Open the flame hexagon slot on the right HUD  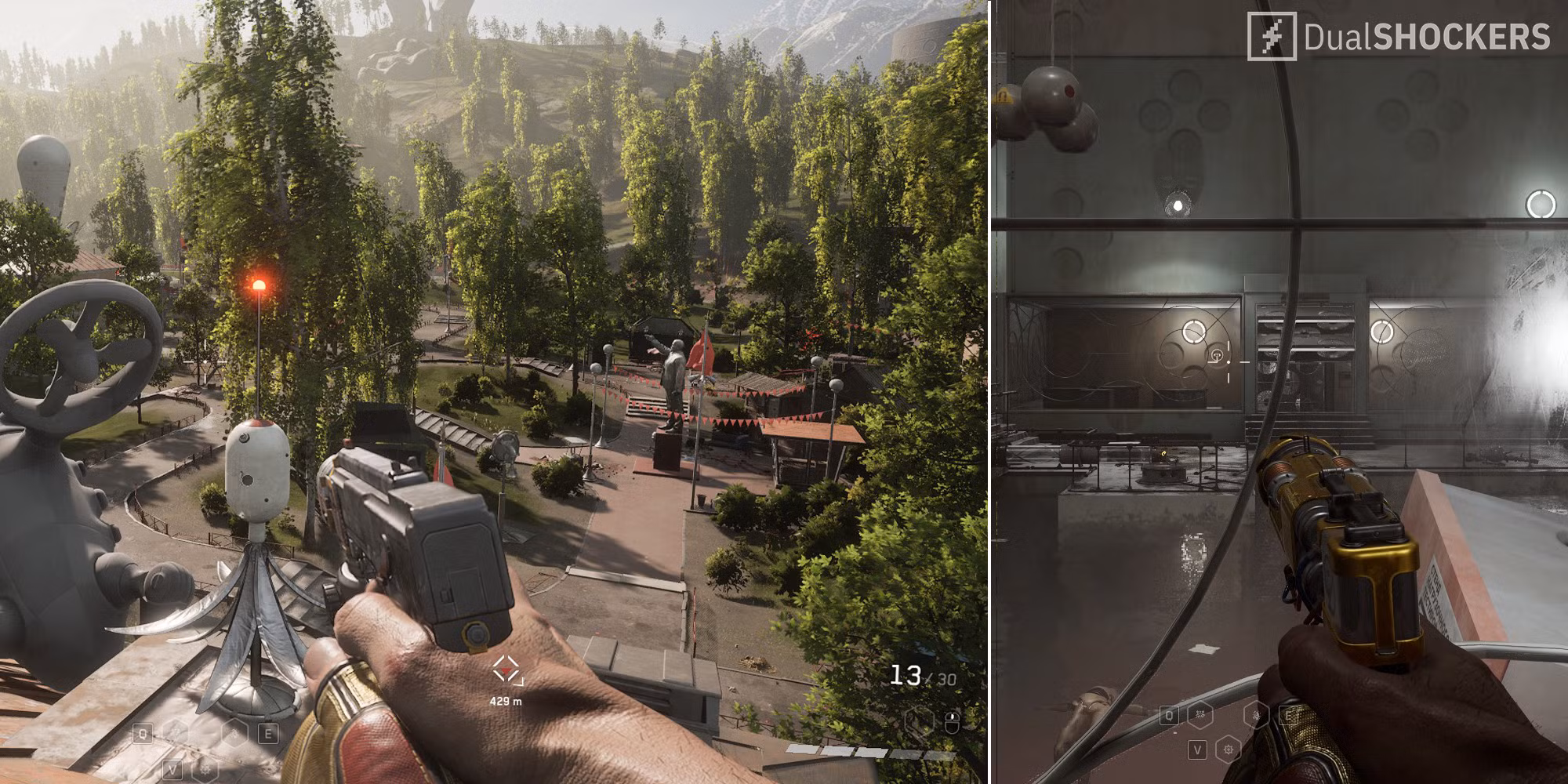pyautogui.click(x=1256, y=717)
